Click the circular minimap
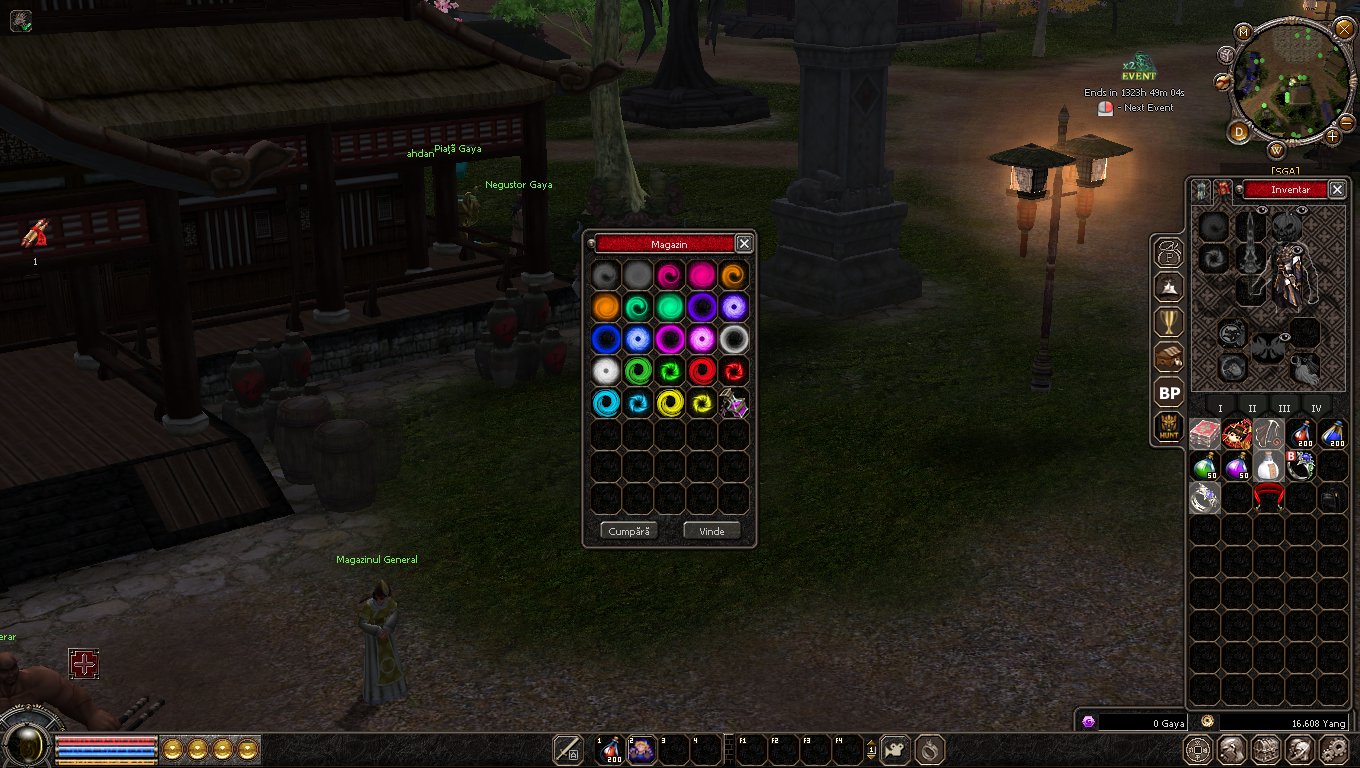Viewport: 1360px width, 768px height. (x=1284, y=84)
